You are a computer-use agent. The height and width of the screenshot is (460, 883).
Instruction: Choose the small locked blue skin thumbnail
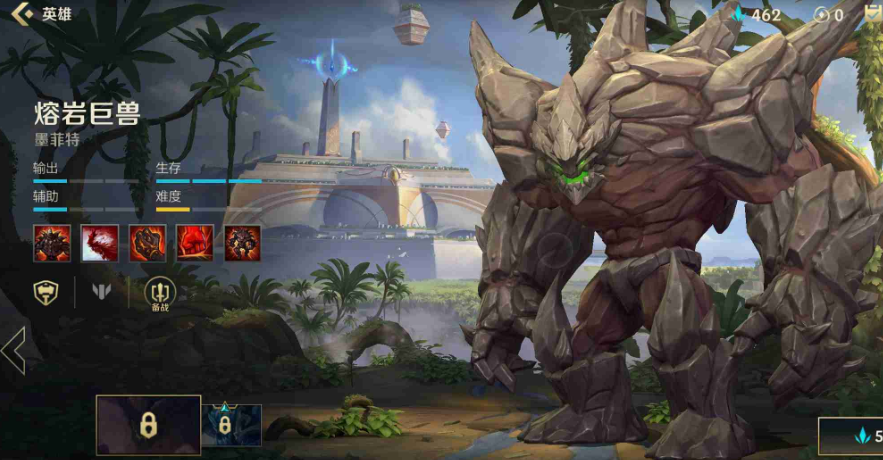point(231,425)
